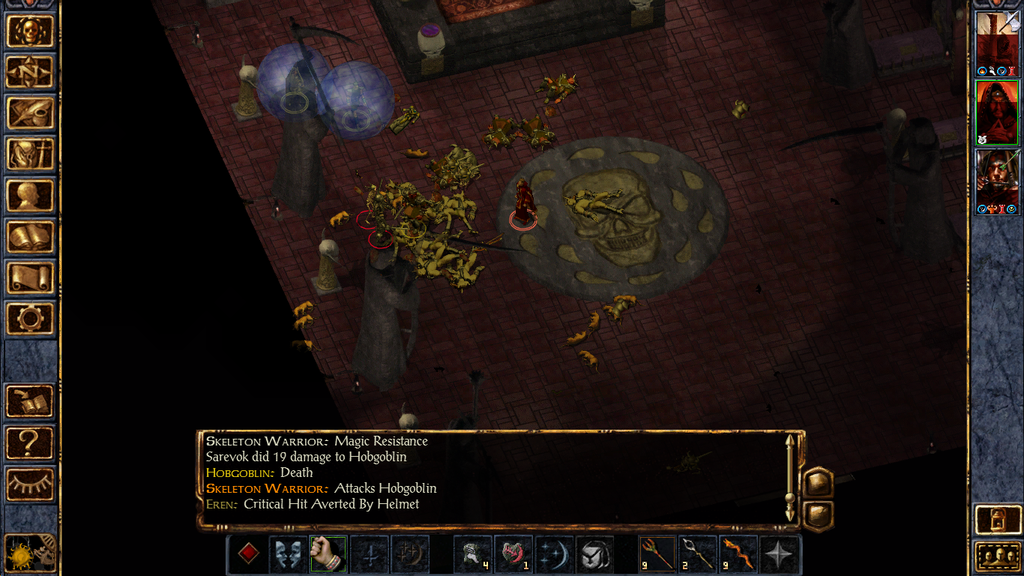Open help with the question mark button
1024x576 pixels.
(30, 442)
